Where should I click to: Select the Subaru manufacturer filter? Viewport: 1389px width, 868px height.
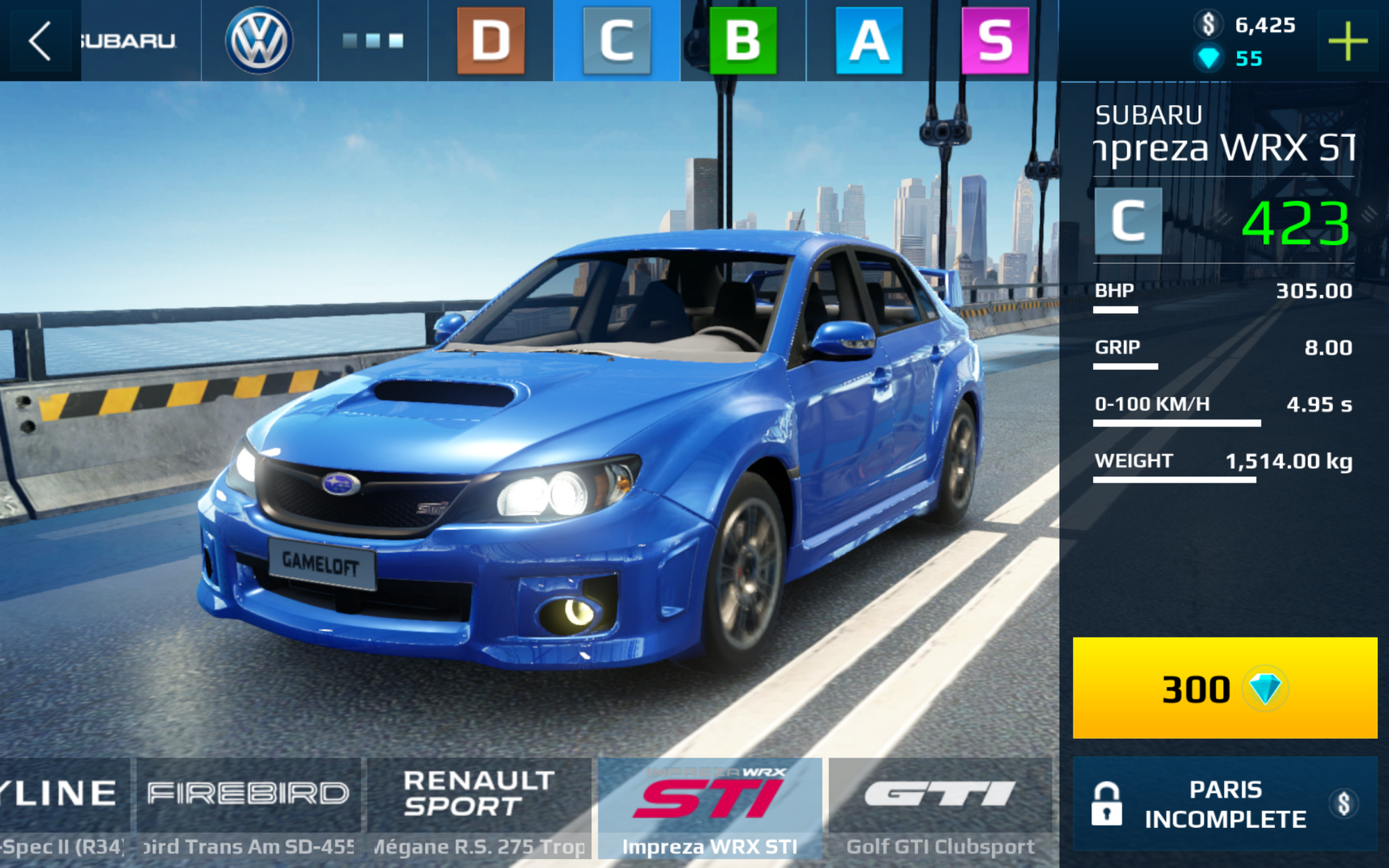(128, 40)
